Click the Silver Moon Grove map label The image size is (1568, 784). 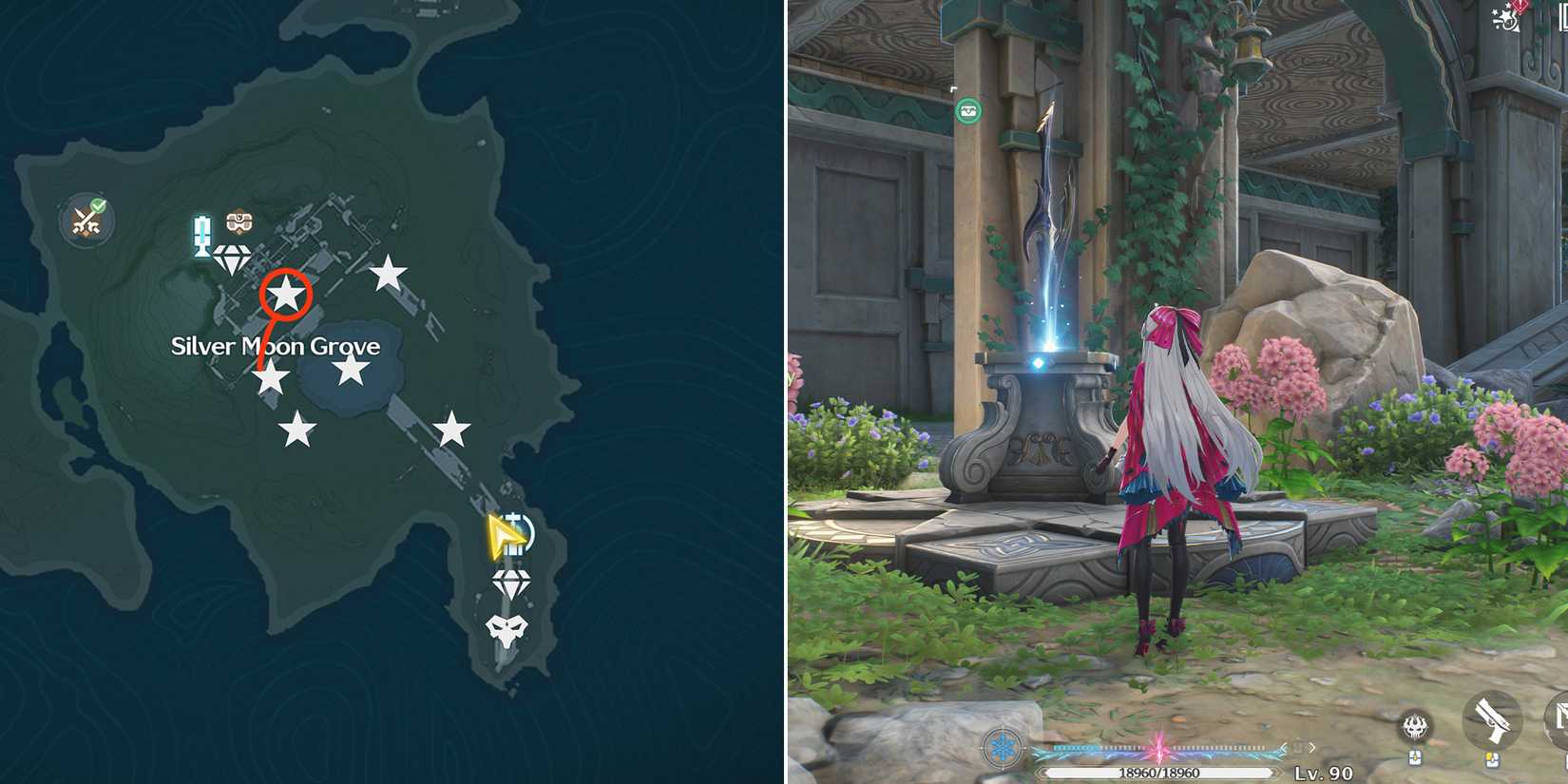click(x=275, y=347)
